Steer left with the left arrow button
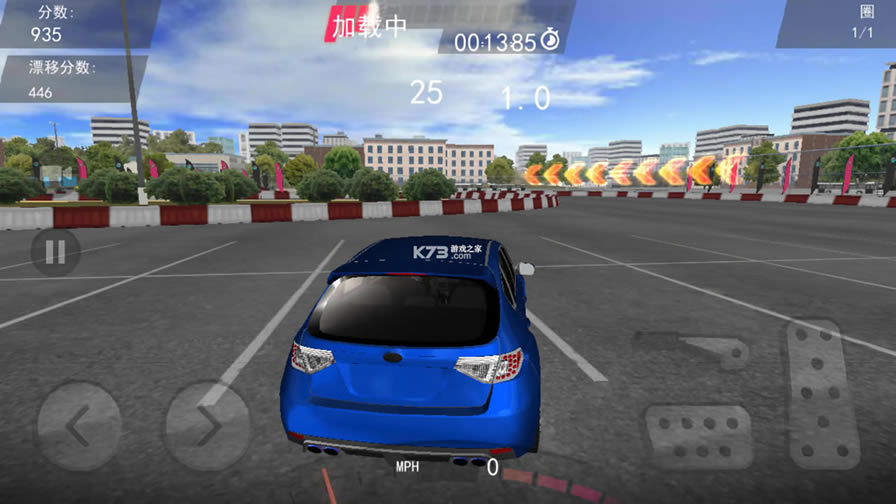The height and width of the screenshot is (504, 896). coord(79,426)
